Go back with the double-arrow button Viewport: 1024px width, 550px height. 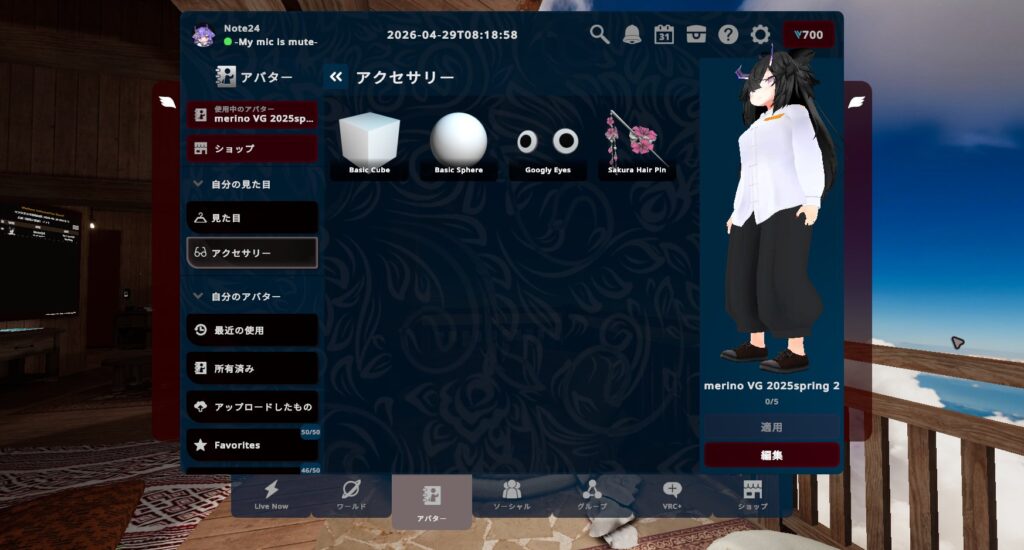(336, 77)
